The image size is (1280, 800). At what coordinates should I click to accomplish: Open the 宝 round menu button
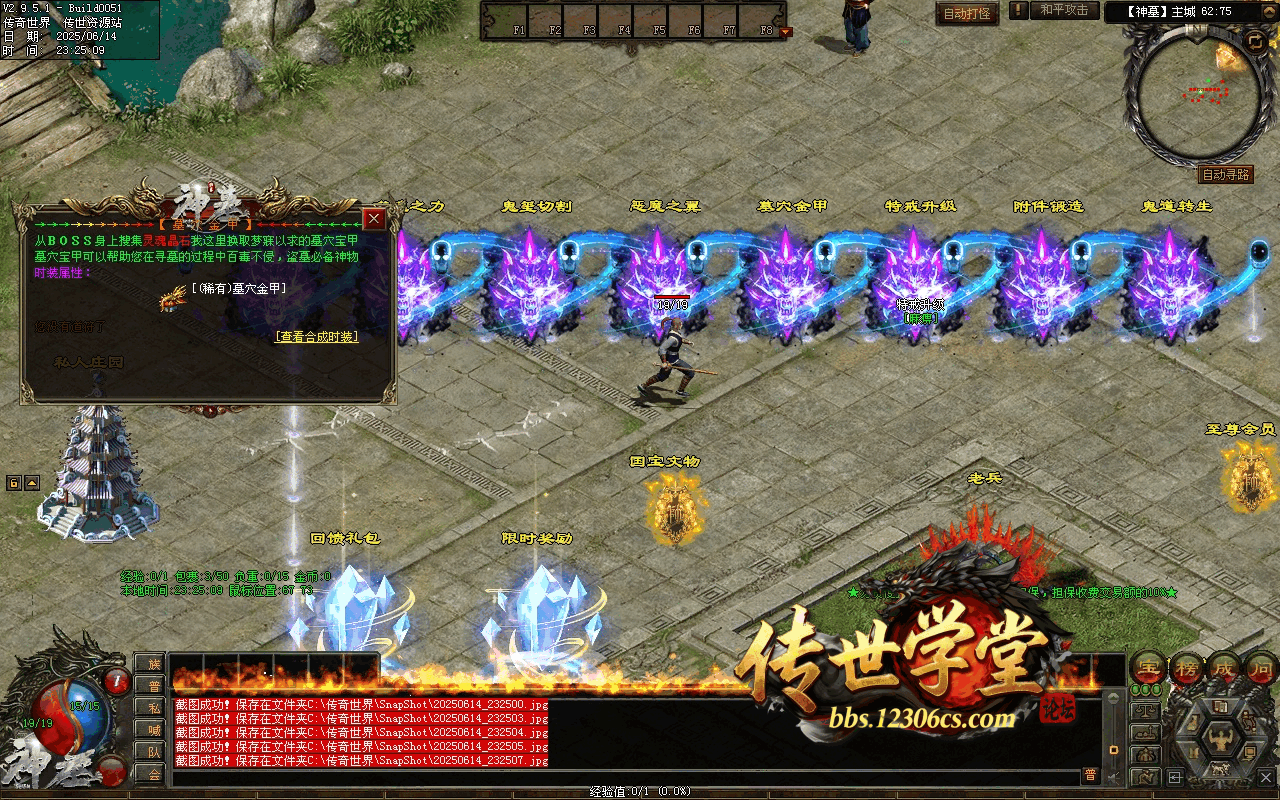coord(1148,668)
